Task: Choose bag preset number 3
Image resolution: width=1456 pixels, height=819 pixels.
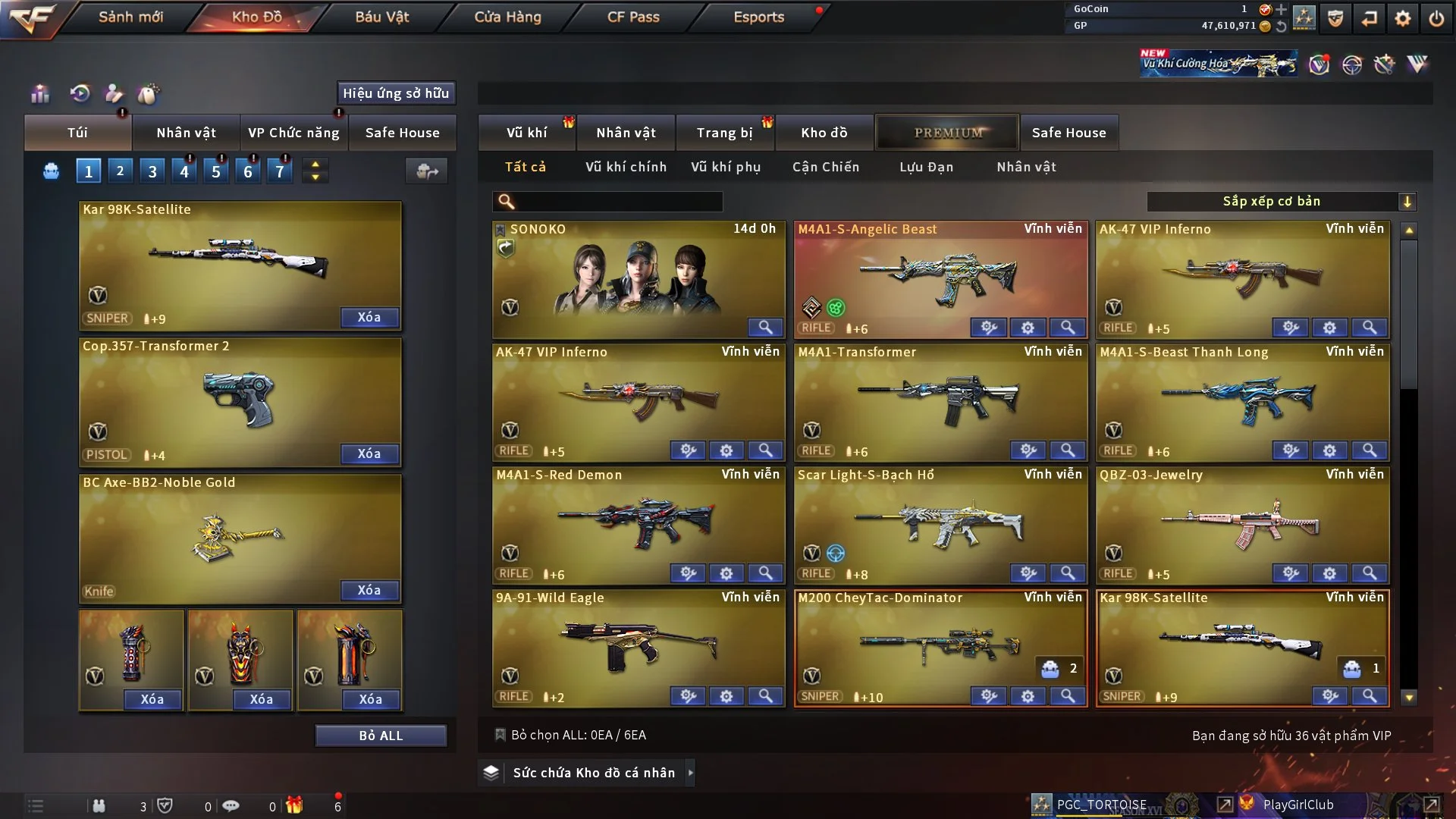Action: pyautogui.click(x=152, y=171)
